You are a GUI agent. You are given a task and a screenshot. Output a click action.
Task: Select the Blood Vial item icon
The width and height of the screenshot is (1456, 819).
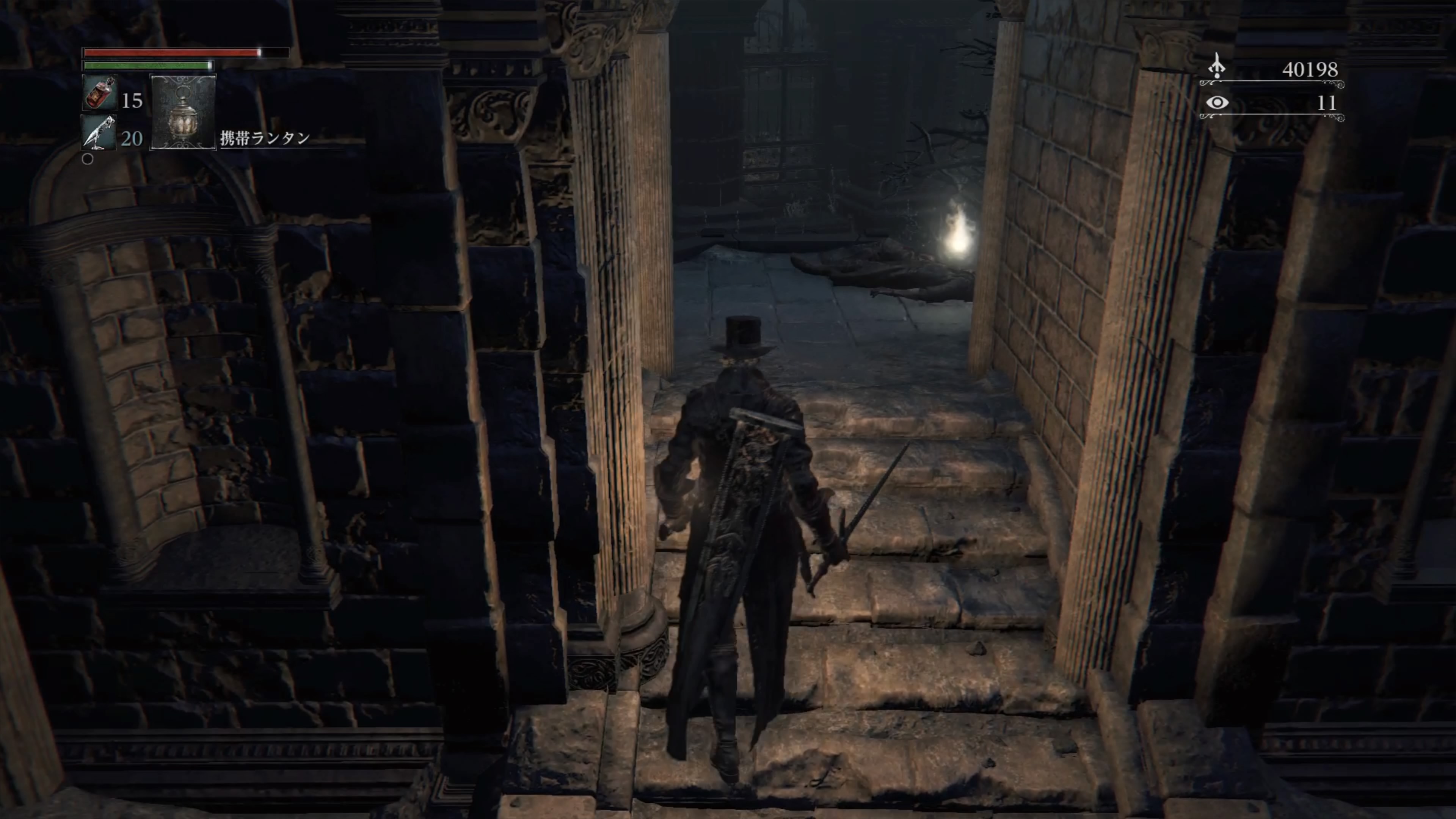pos(99,93)
